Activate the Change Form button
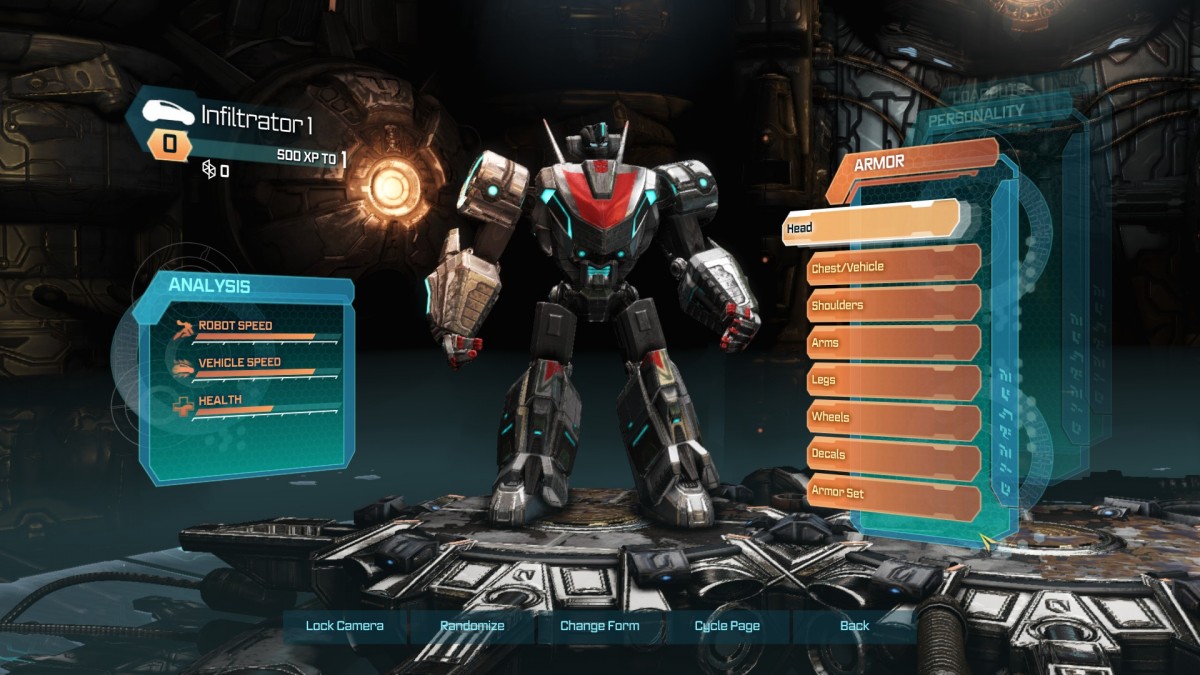The image size is (1200, 675). point(599,626)
